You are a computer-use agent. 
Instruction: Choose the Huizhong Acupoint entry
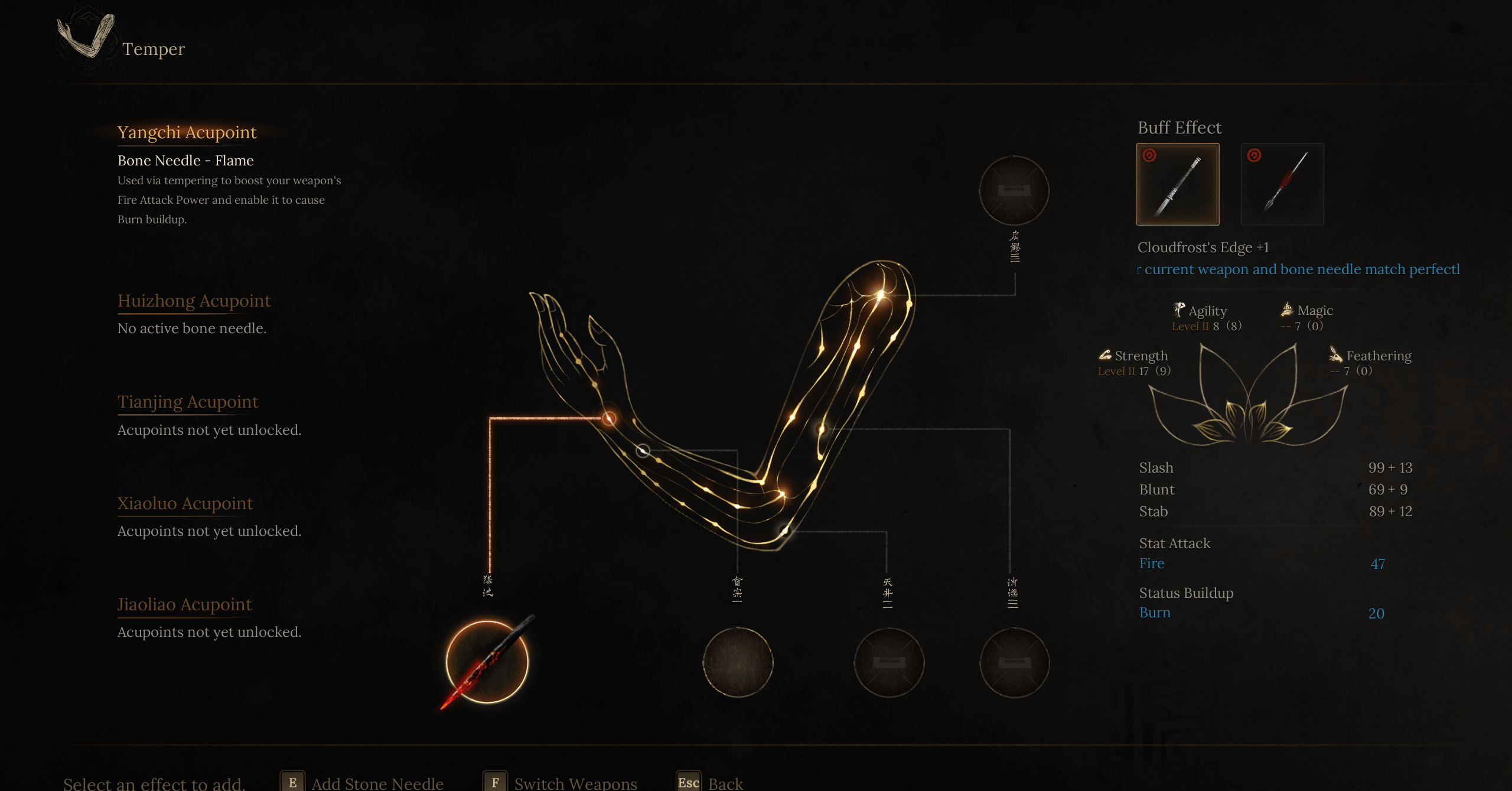(194, 301)
